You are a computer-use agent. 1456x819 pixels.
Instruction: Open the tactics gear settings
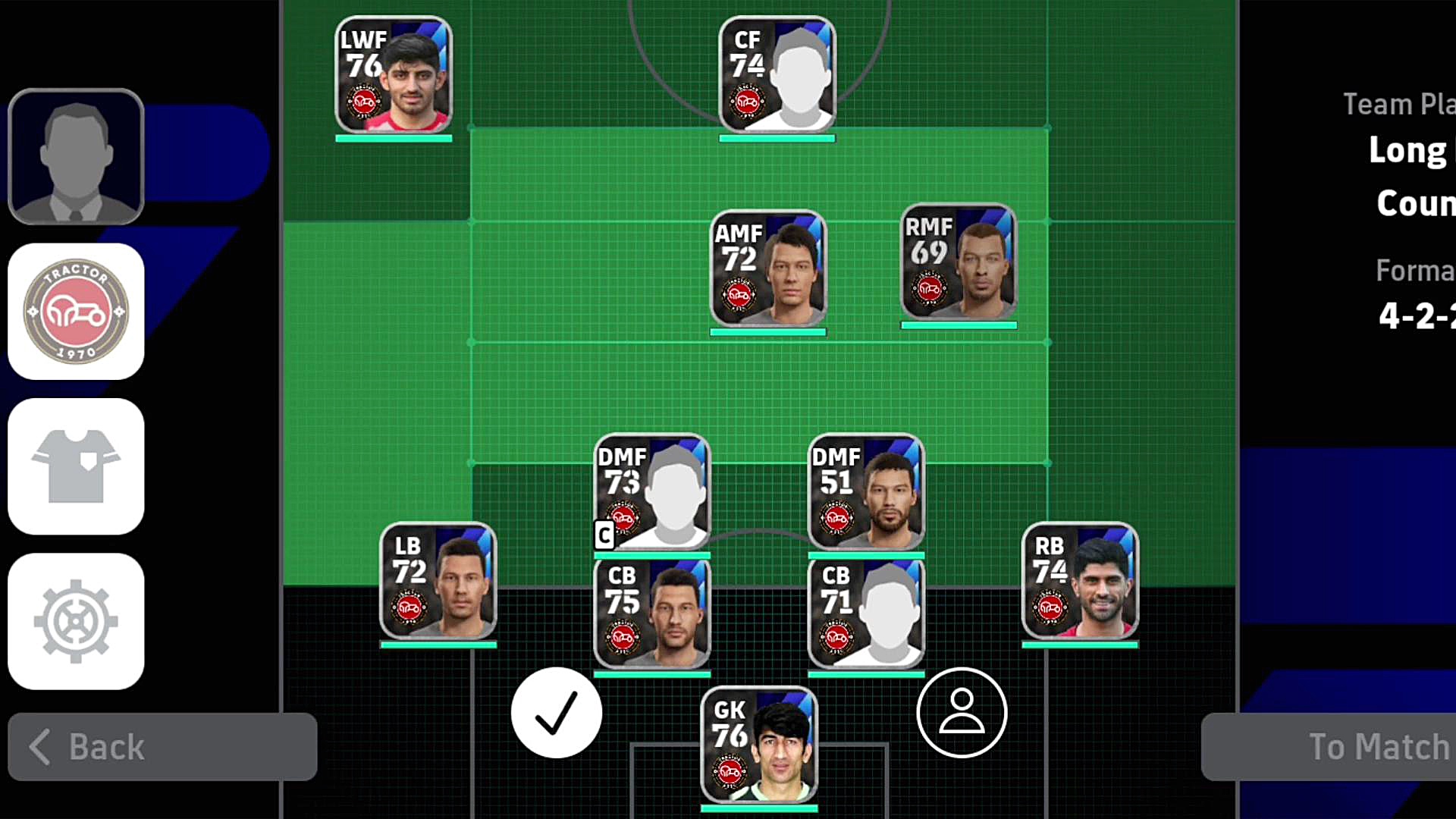coord(76,621)
